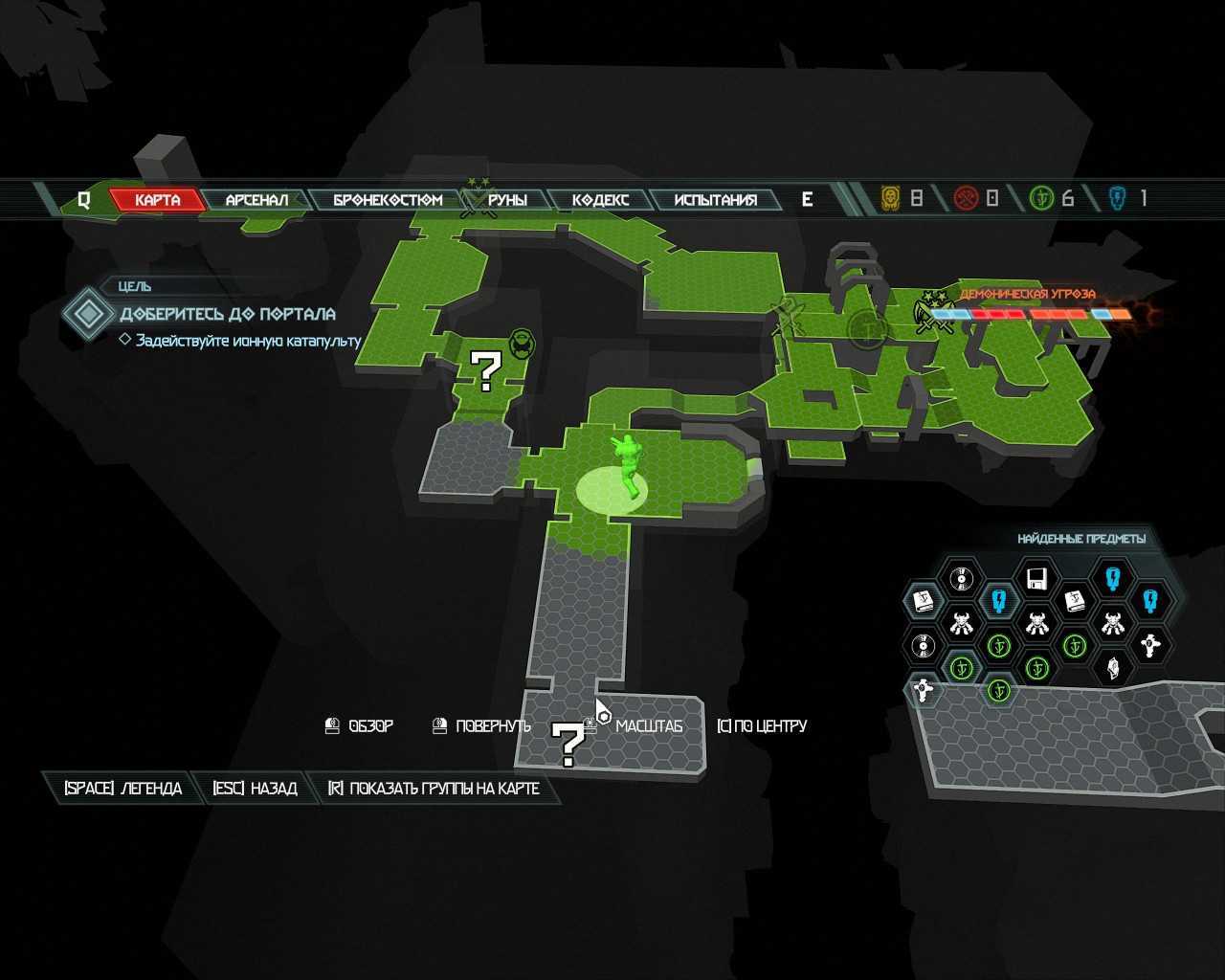Select the РУНЫ tab

click(507, 200)
